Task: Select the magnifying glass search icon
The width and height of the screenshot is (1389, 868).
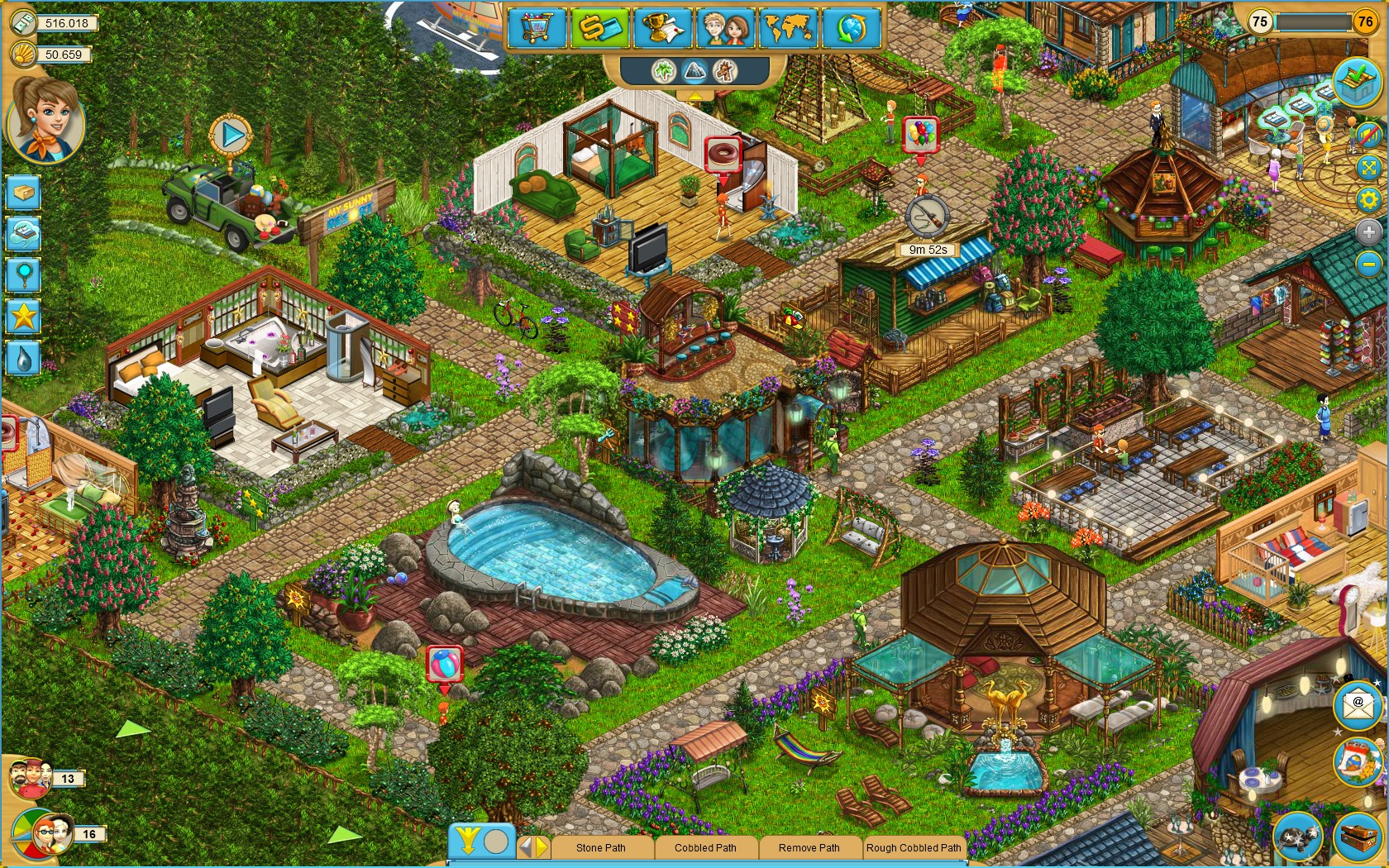Action: (x=22, y=274)
